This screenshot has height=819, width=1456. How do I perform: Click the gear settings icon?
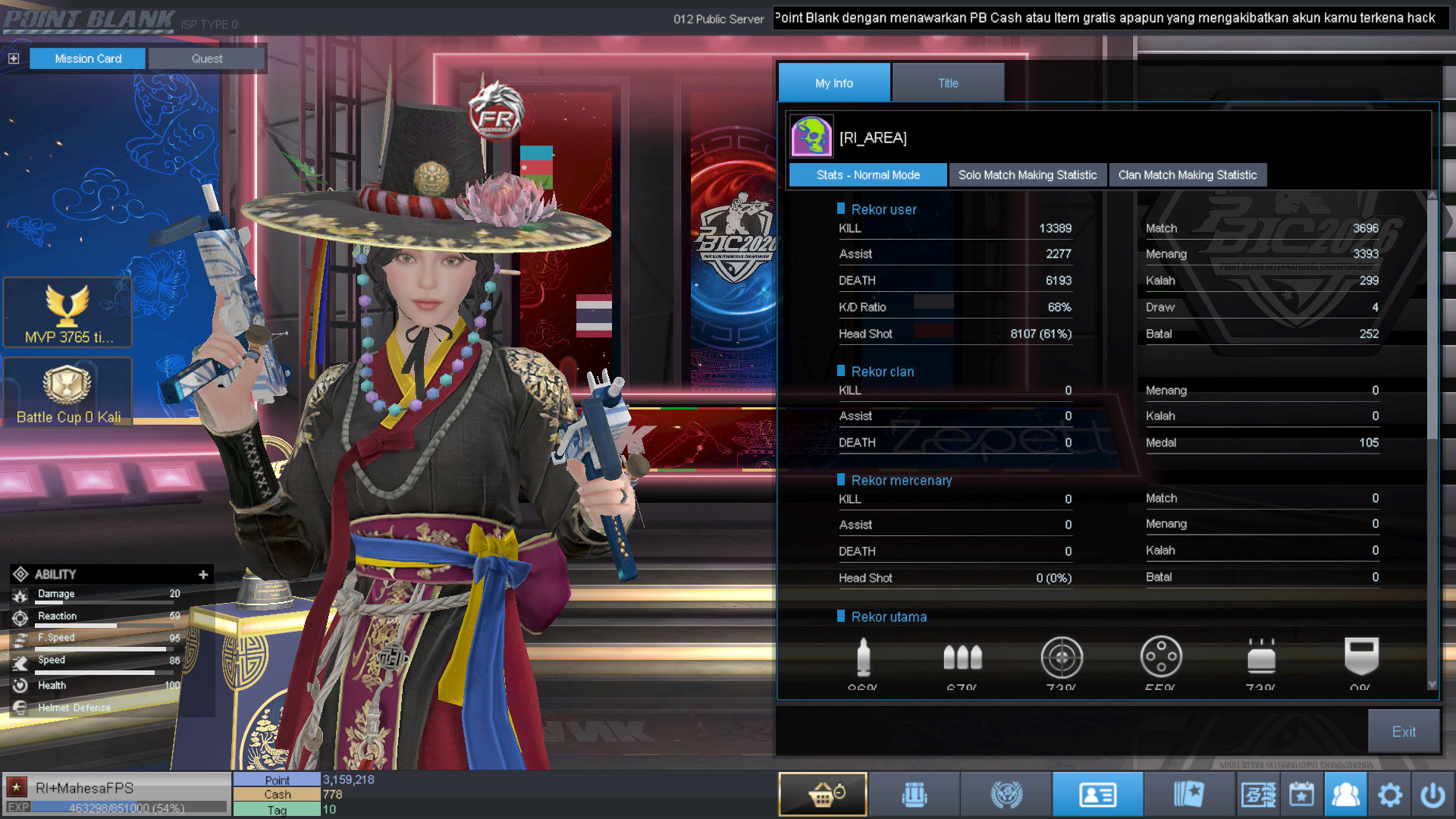(1389, 795)
